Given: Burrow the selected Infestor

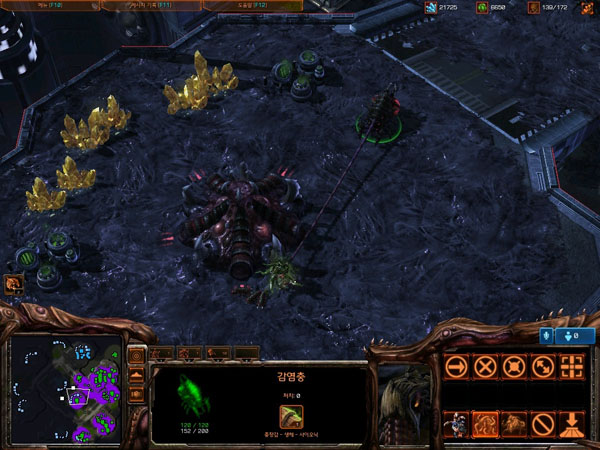Looking at the screenshot, I should [x=572, y=424].
